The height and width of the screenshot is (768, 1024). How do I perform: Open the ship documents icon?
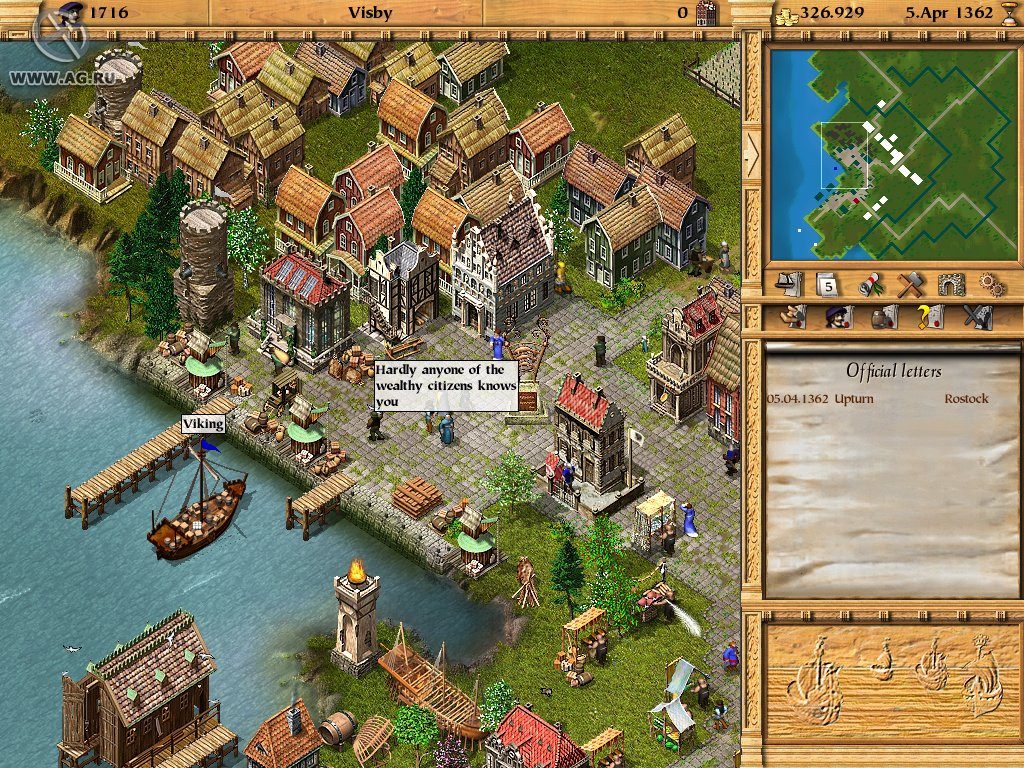(x=788, y=285)
